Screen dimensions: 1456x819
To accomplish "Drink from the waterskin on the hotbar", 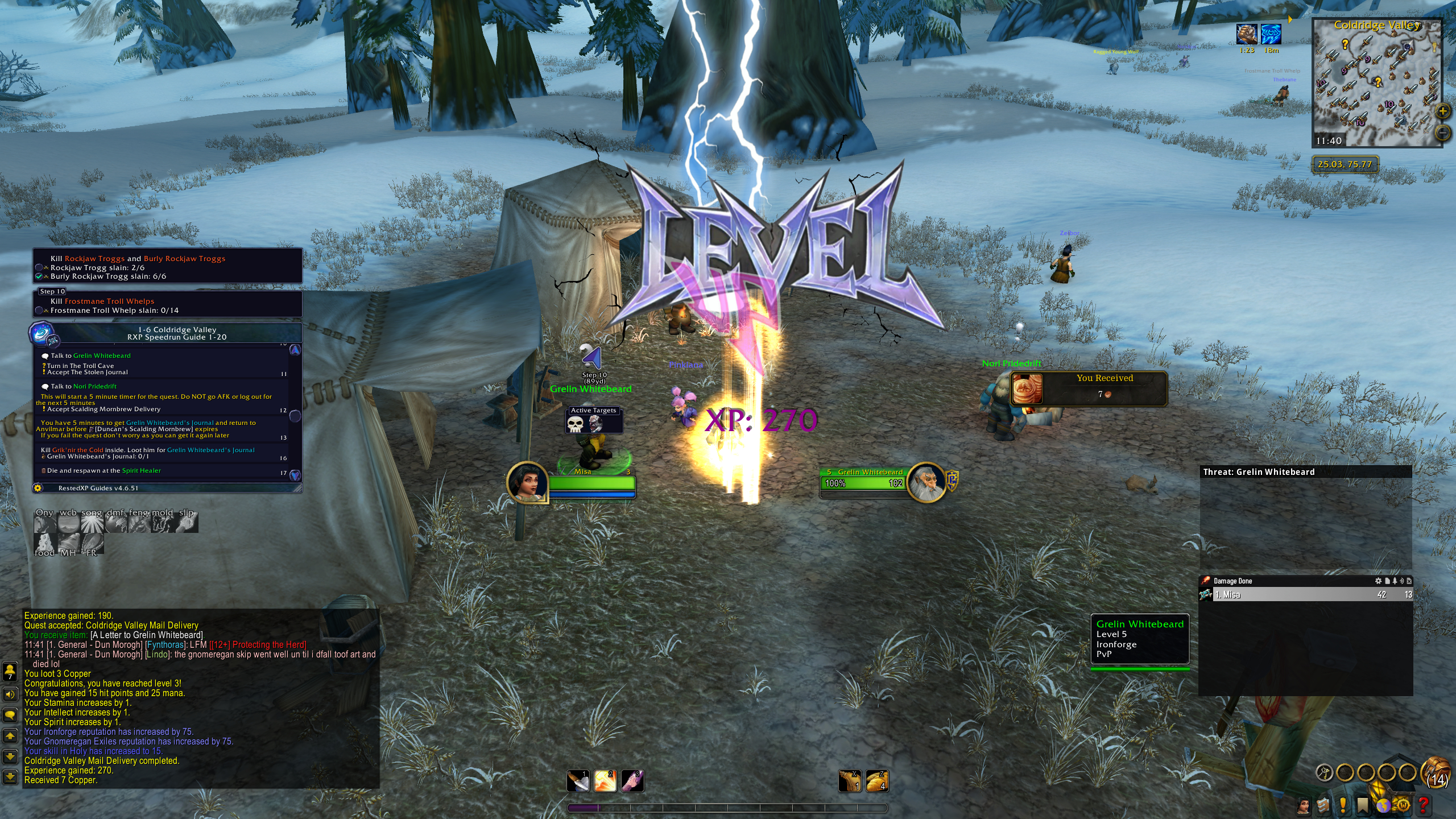I will (x=850, y=781).
